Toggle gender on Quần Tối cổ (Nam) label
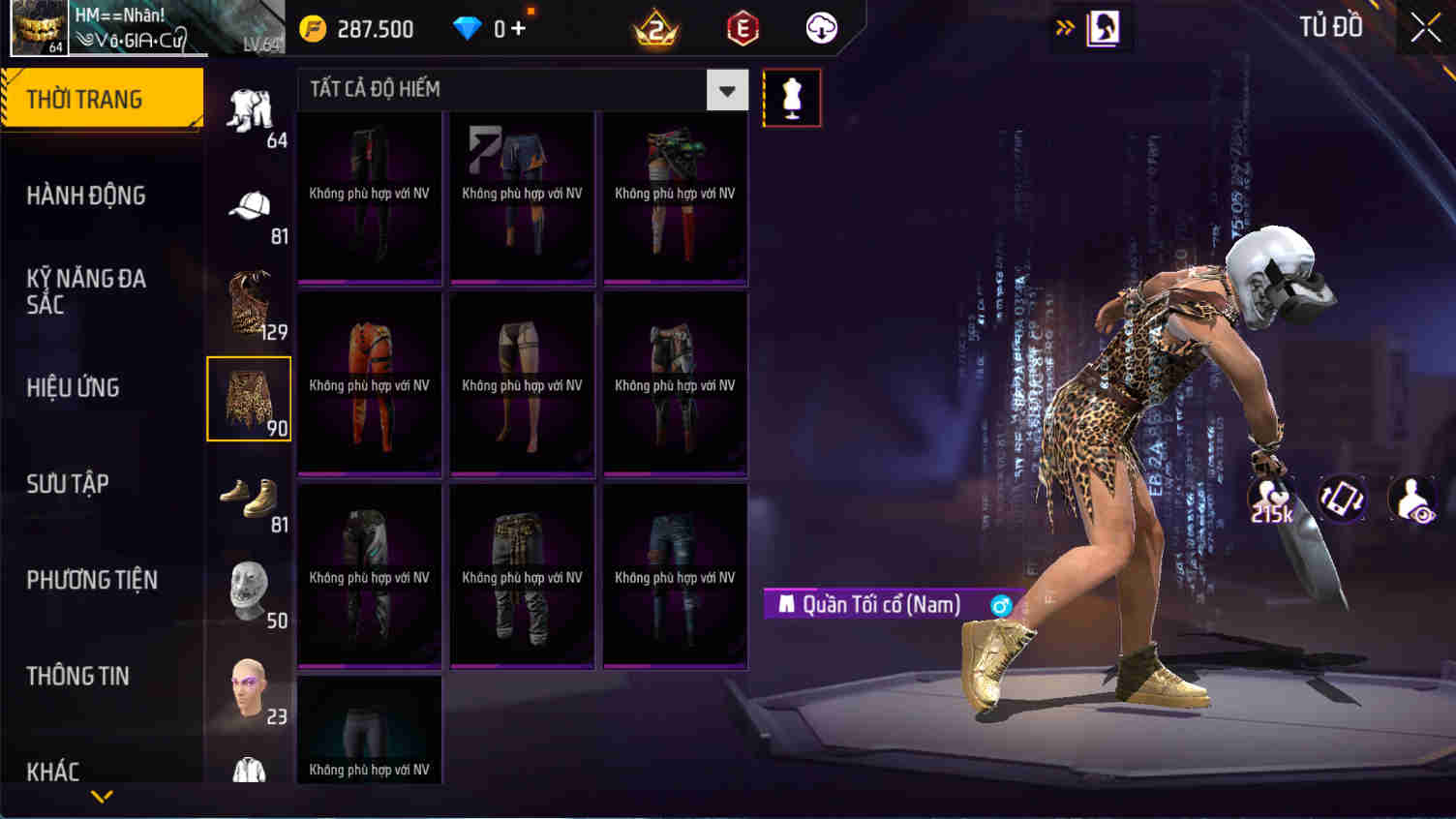1456x819 pixels. point(1001,604)
